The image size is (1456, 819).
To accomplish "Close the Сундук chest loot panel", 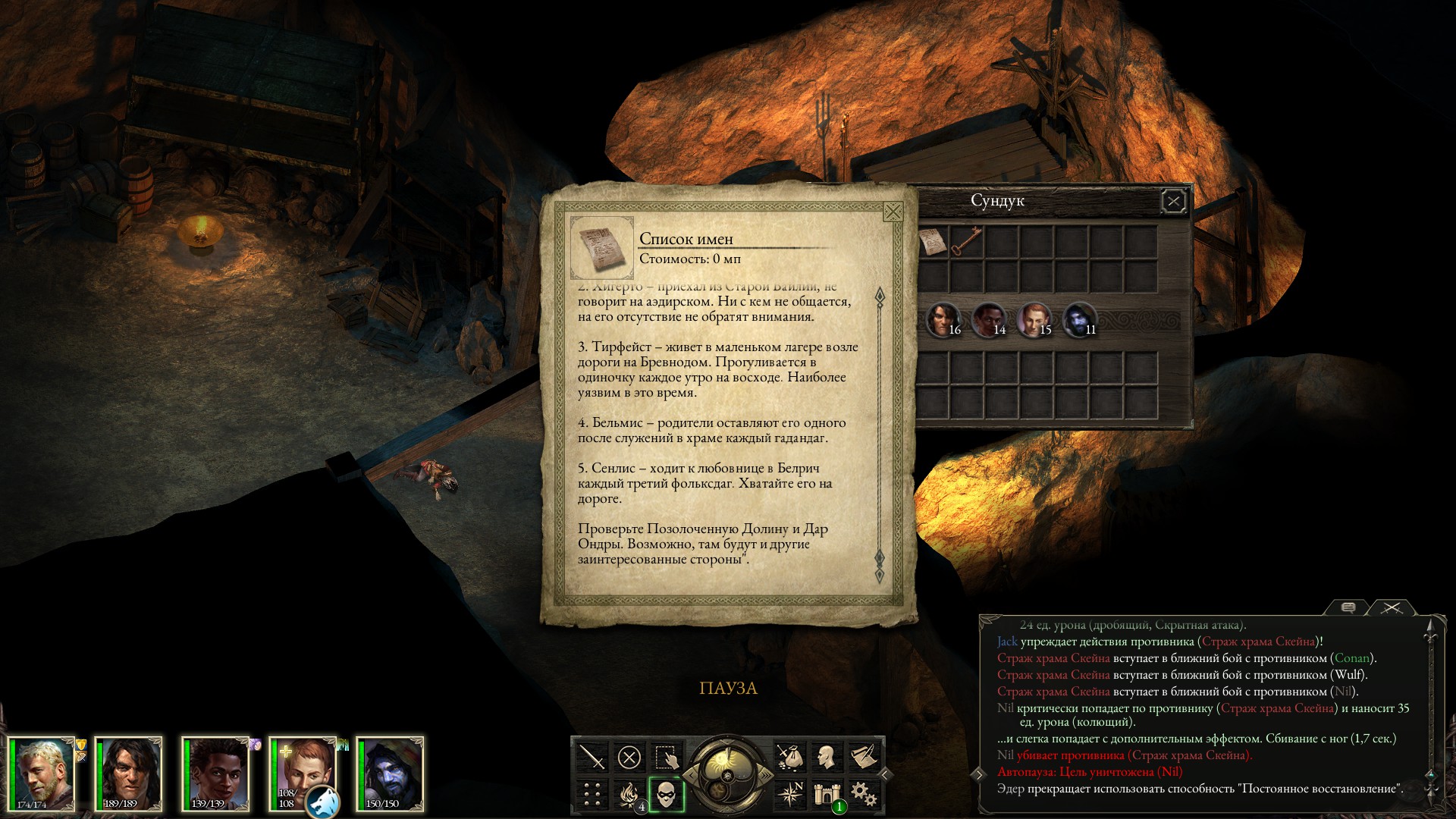I will [1173, 201].
